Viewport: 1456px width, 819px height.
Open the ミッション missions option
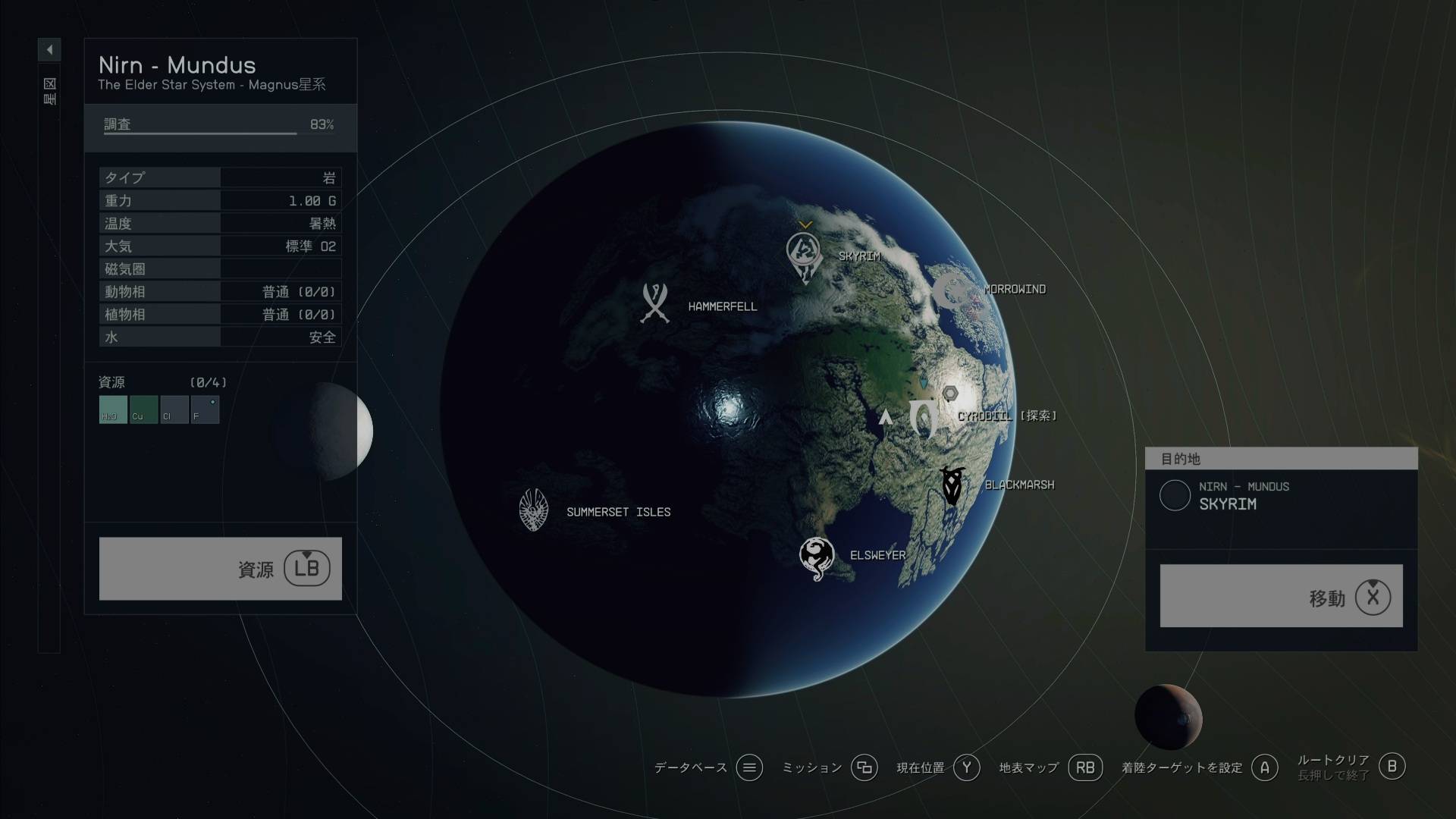click(x=864, y=768)
